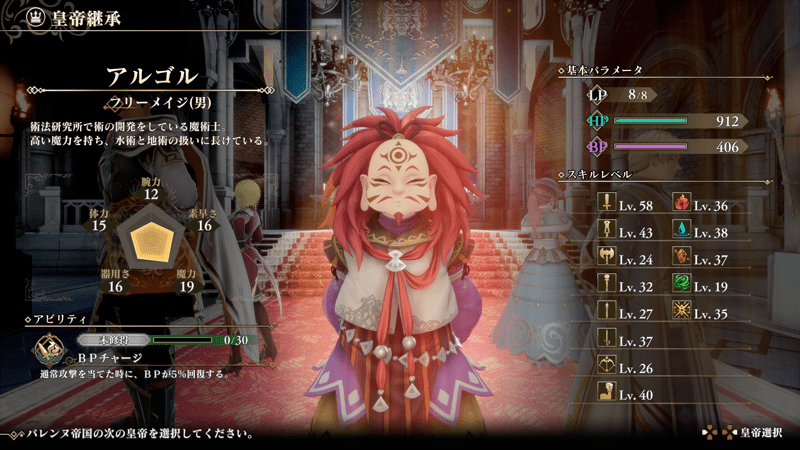Click the pentagon stat chart

coord(152,240)
